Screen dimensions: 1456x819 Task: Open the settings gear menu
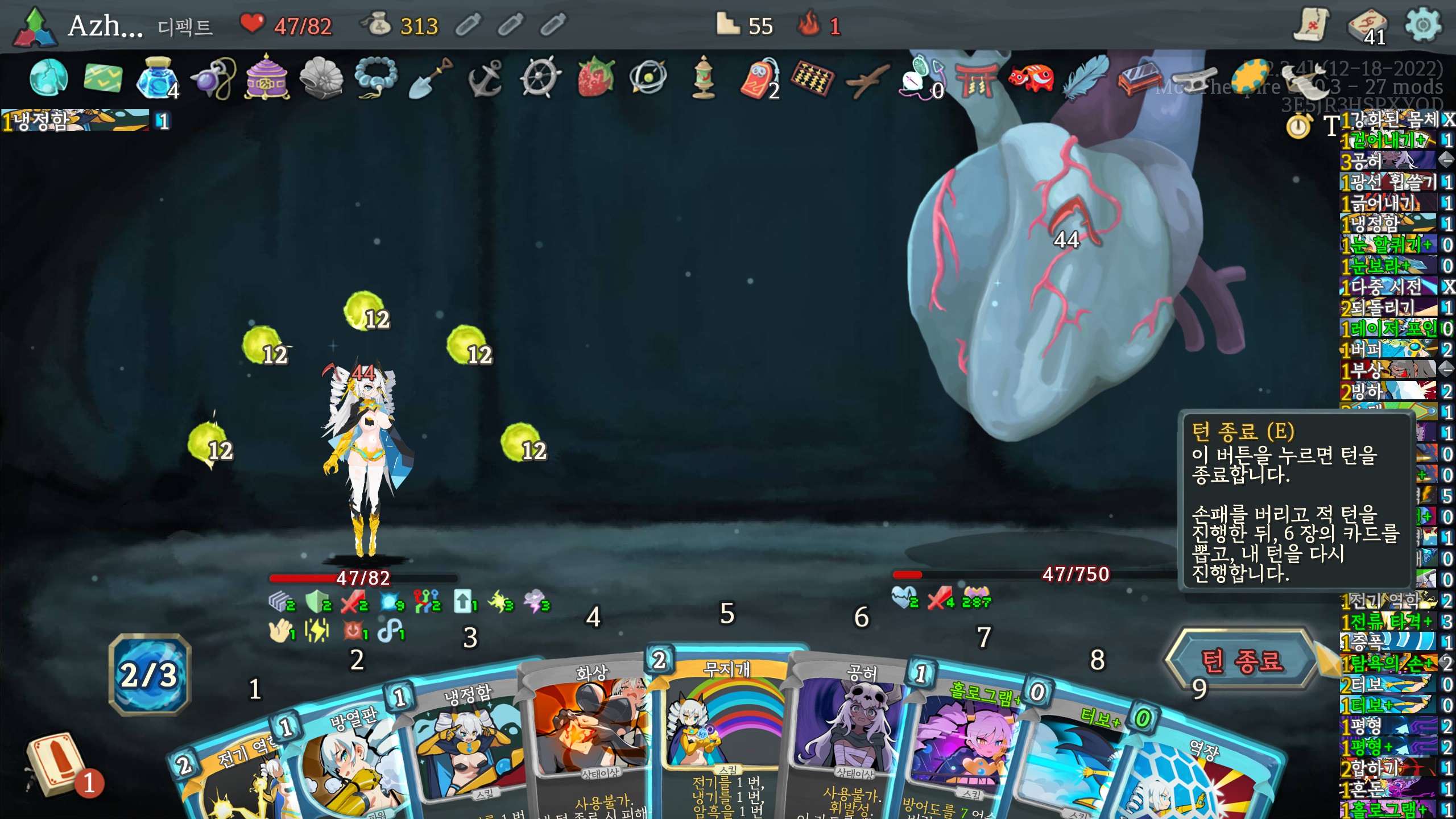[1423, 25]
